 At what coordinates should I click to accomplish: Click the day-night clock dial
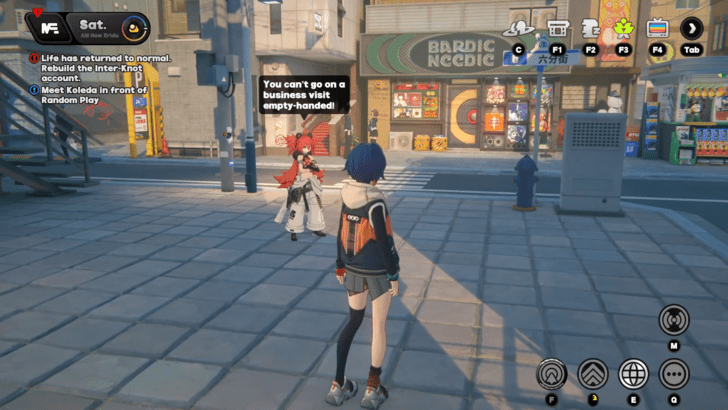click(134, 27)
